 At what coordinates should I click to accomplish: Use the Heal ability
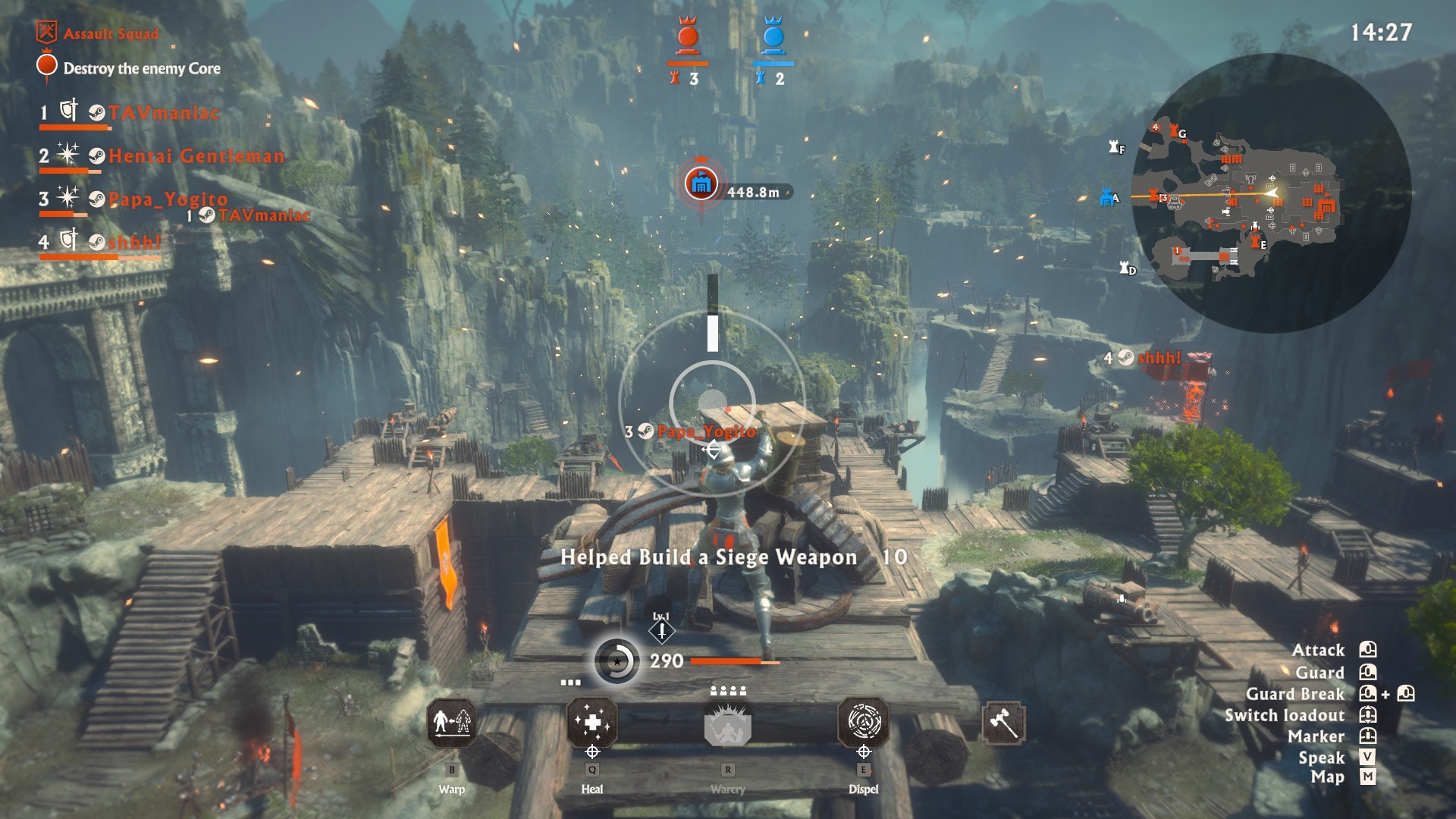pyautogui.click(x=592, y=722)
